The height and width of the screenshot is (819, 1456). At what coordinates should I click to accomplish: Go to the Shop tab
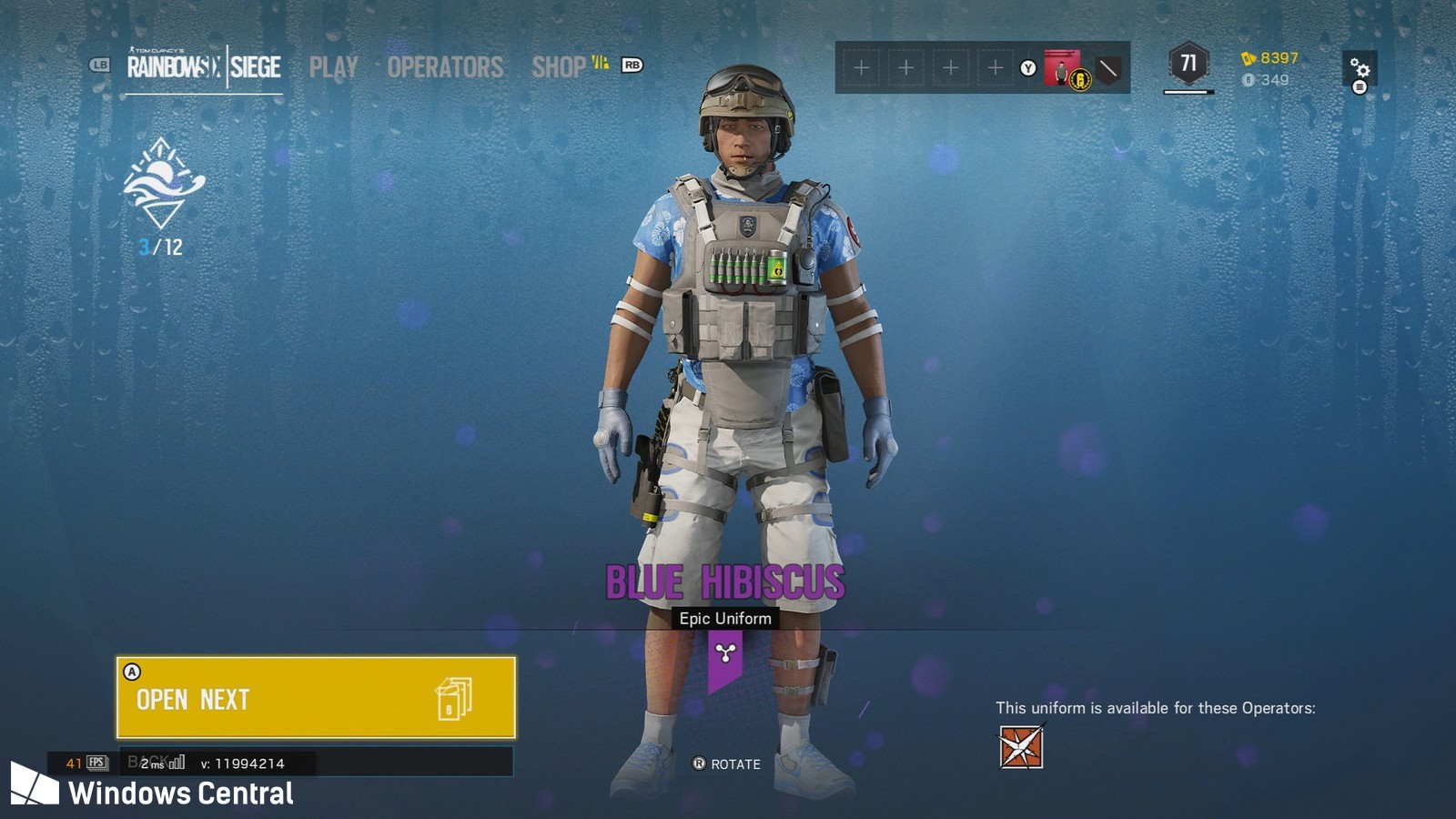click(559, 67)
